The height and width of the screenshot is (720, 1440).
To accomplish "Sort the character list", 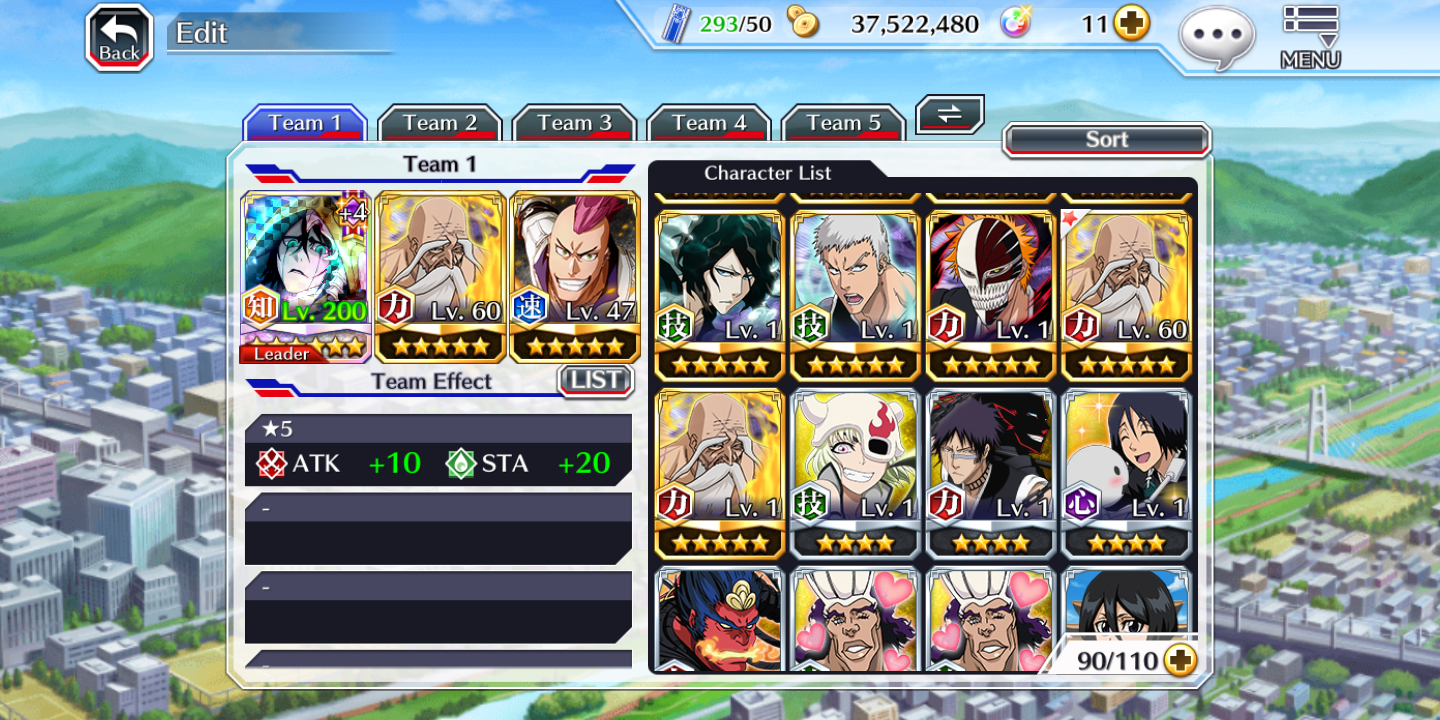I will (1106, 140).
